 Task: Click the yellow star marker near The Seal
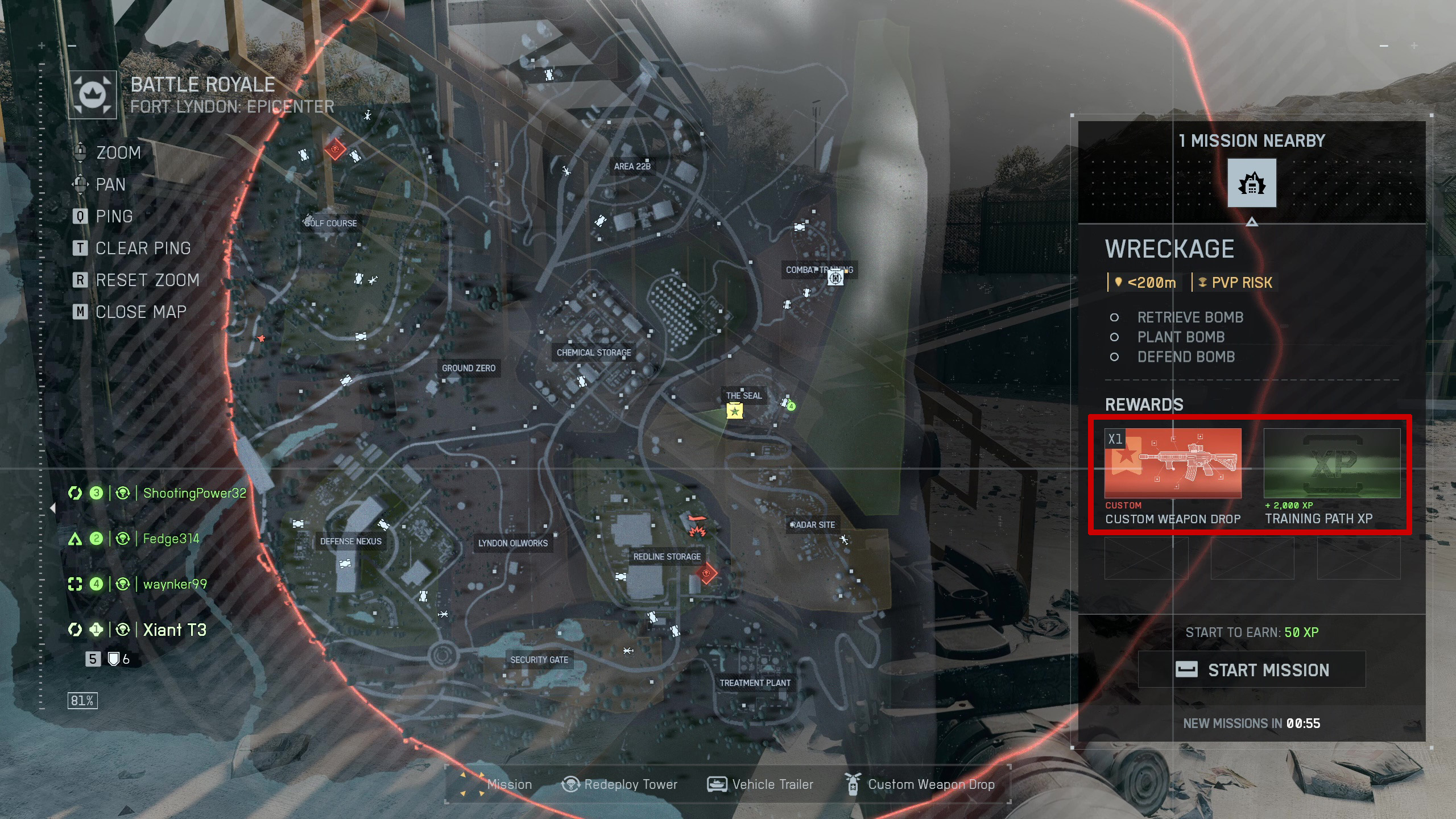click(734, 411)
